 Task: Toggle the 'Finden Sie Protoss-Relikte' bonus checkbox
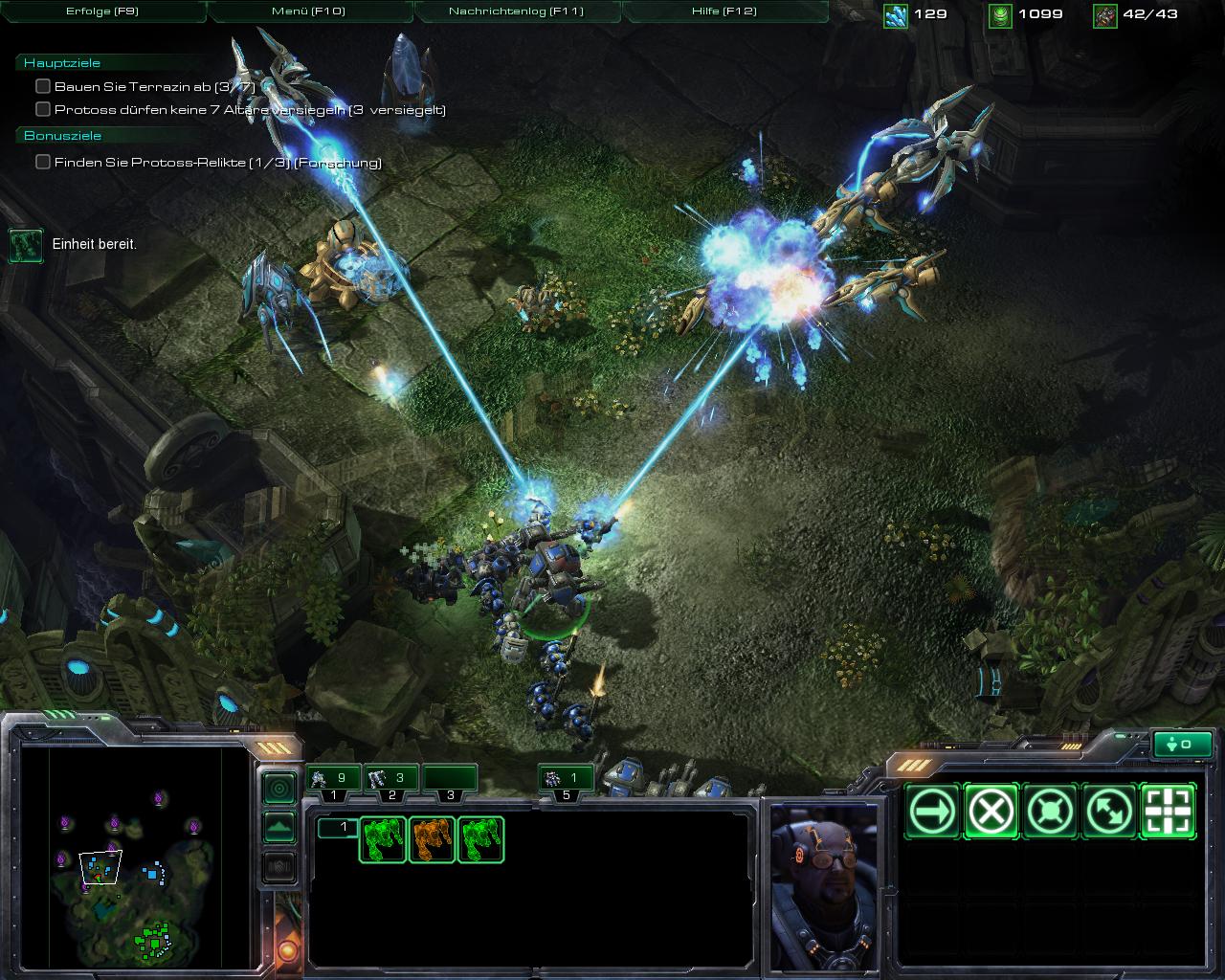(x=42, y=163)
